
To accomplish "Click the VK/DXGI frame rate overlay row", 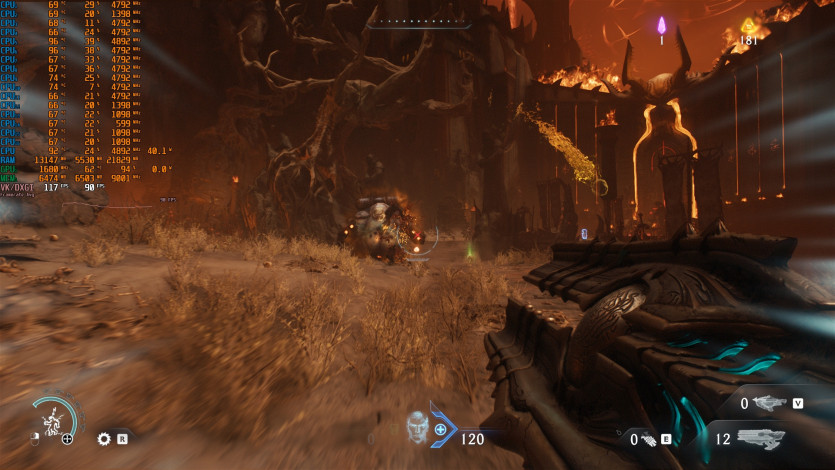I will pyautogui.click(x=52, y=187).
